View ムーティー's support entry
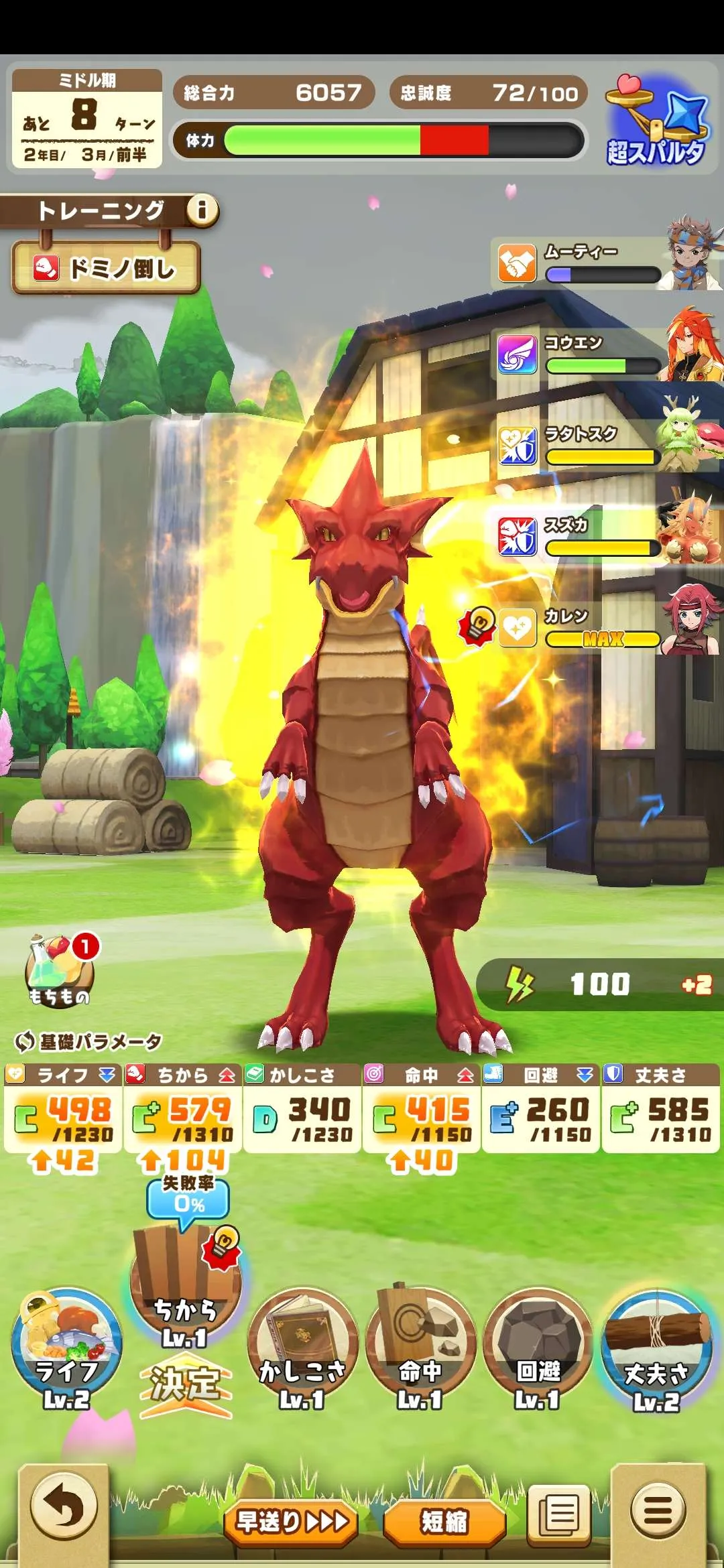This screenshot has height=1568, width=724. coord(603,263)
